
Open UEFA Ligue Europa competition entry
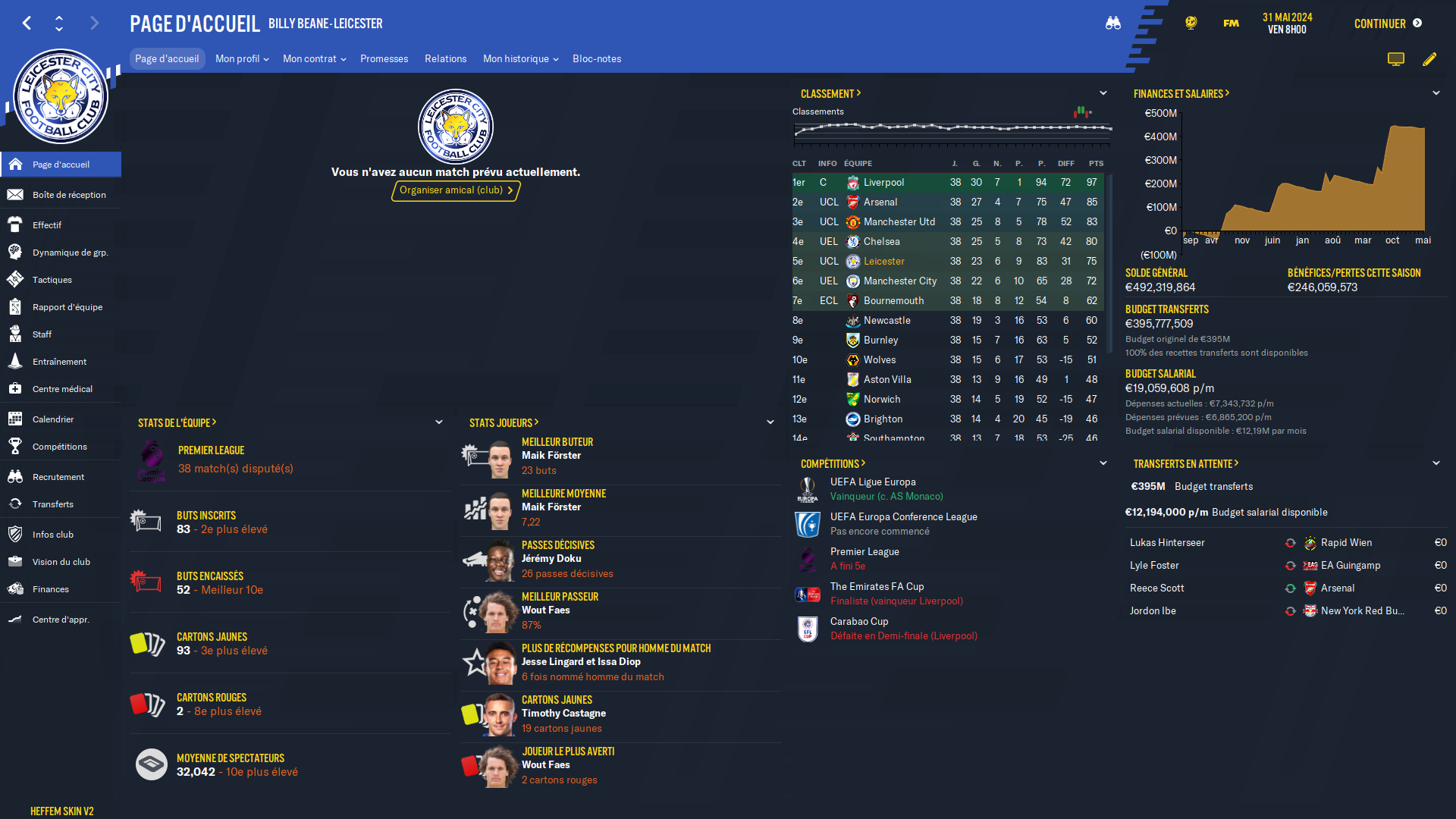873,482
